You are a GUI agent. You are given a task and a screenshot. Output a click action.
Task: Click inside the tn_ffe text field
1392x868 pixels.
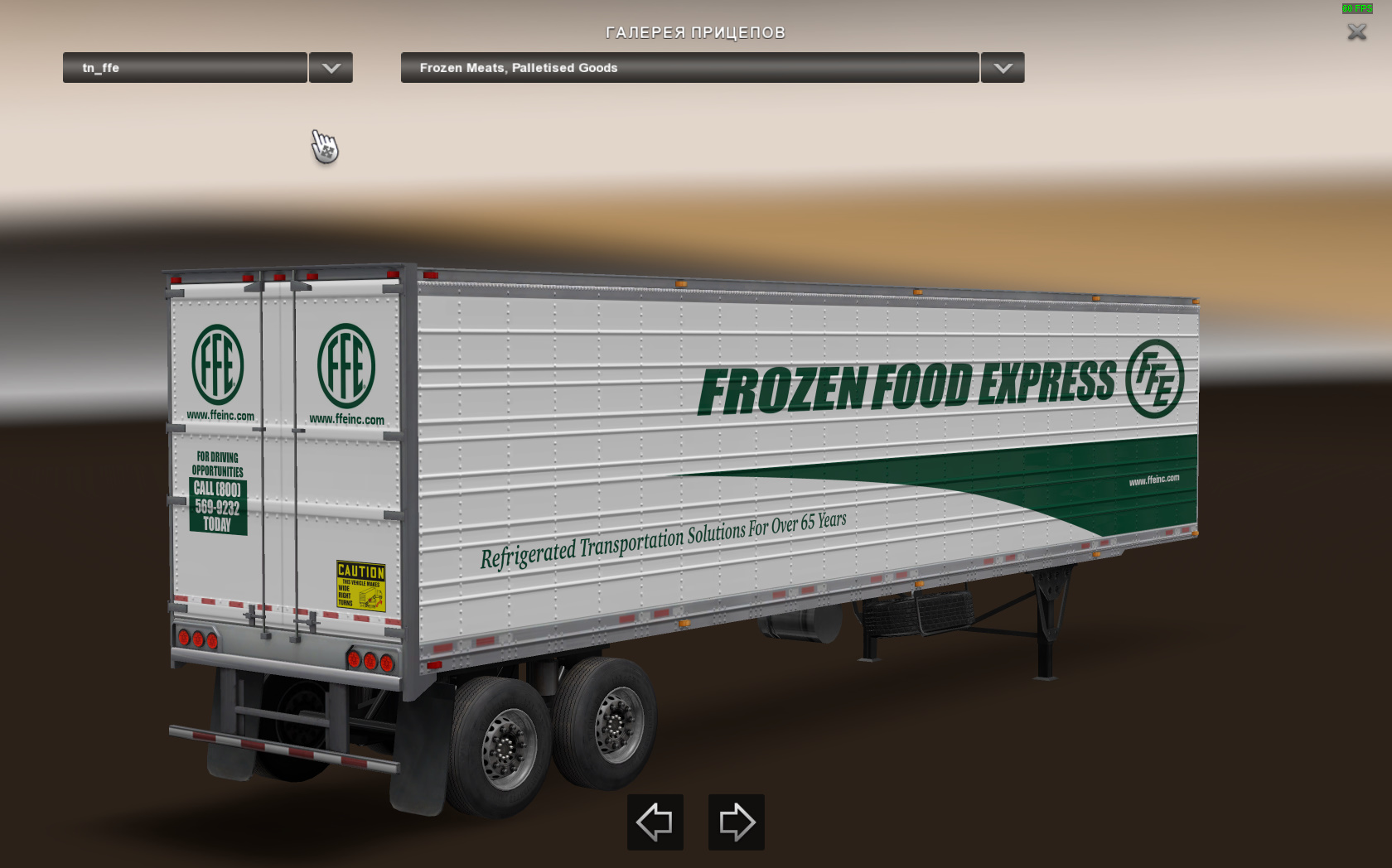point(182,68)
